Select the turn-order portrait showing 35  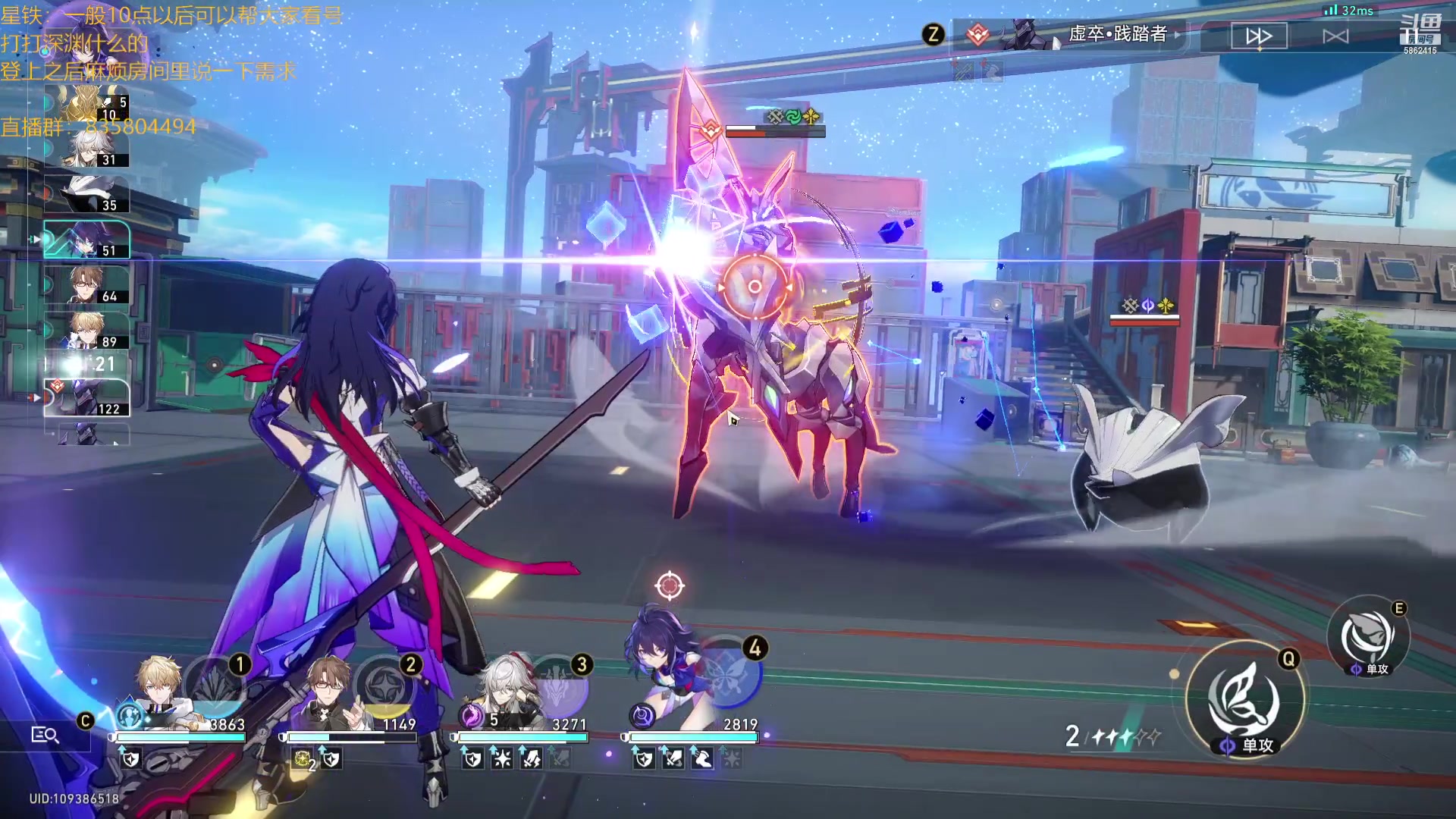86,194
